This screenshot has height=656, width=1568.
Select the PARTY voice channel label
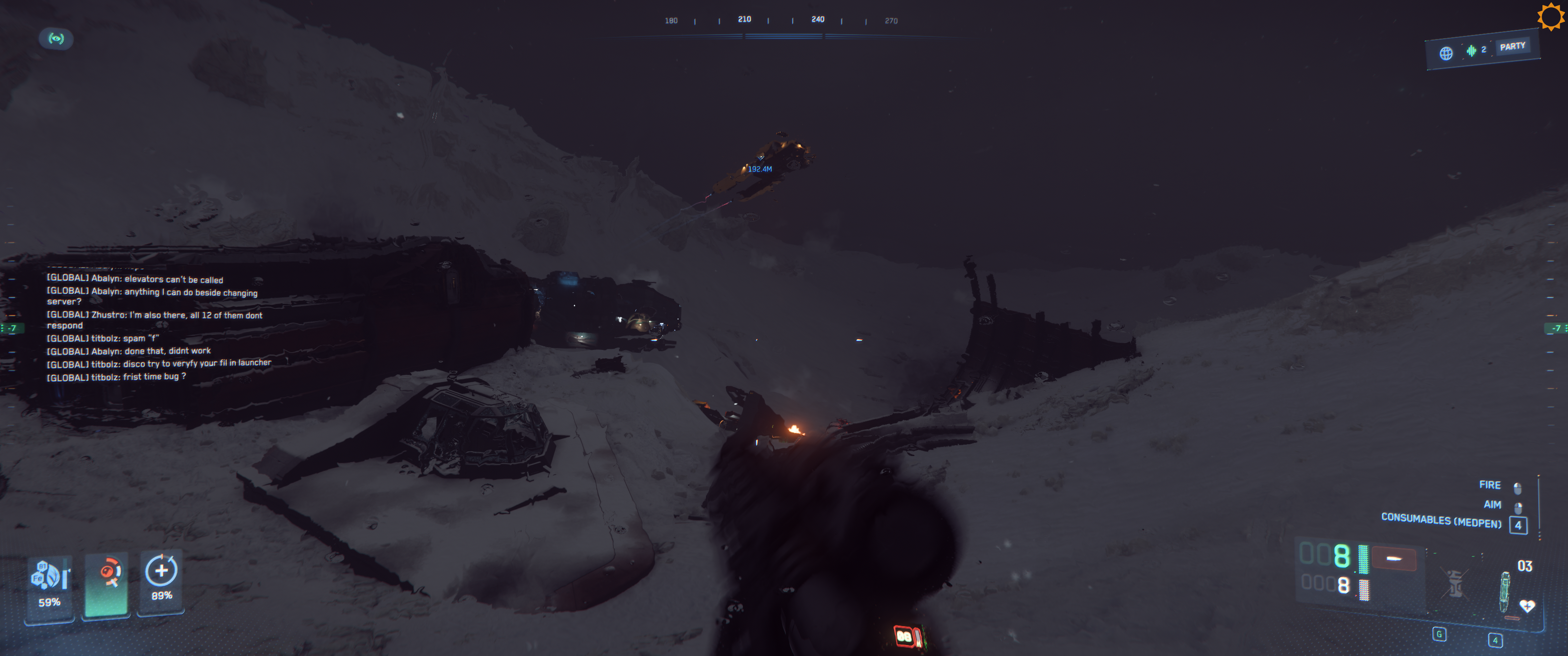pyautogui.click(x=1512, y=47)
